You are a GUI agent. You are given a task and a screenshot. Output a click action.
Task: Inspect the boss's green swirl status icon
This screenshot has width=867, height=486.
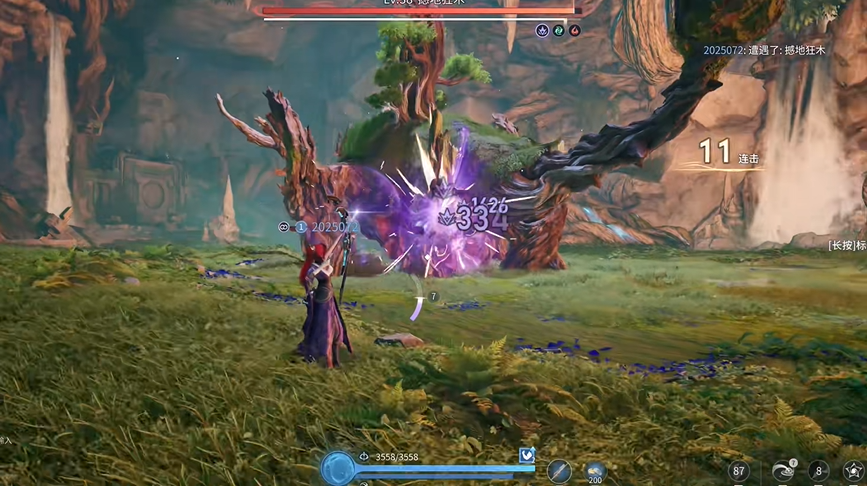tap(559, 31)
